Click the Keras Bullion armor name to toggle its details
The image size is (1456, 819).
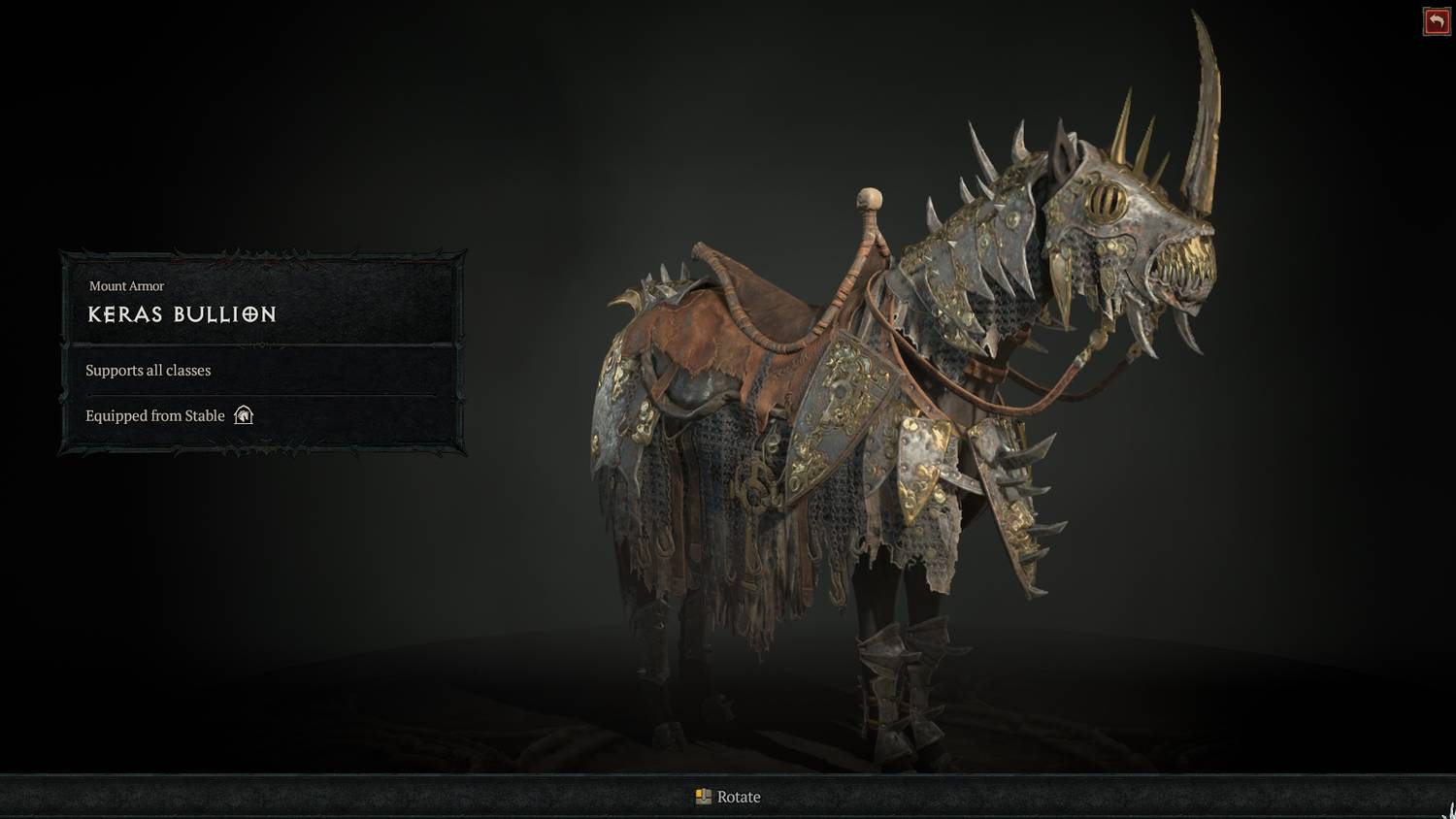181,314
